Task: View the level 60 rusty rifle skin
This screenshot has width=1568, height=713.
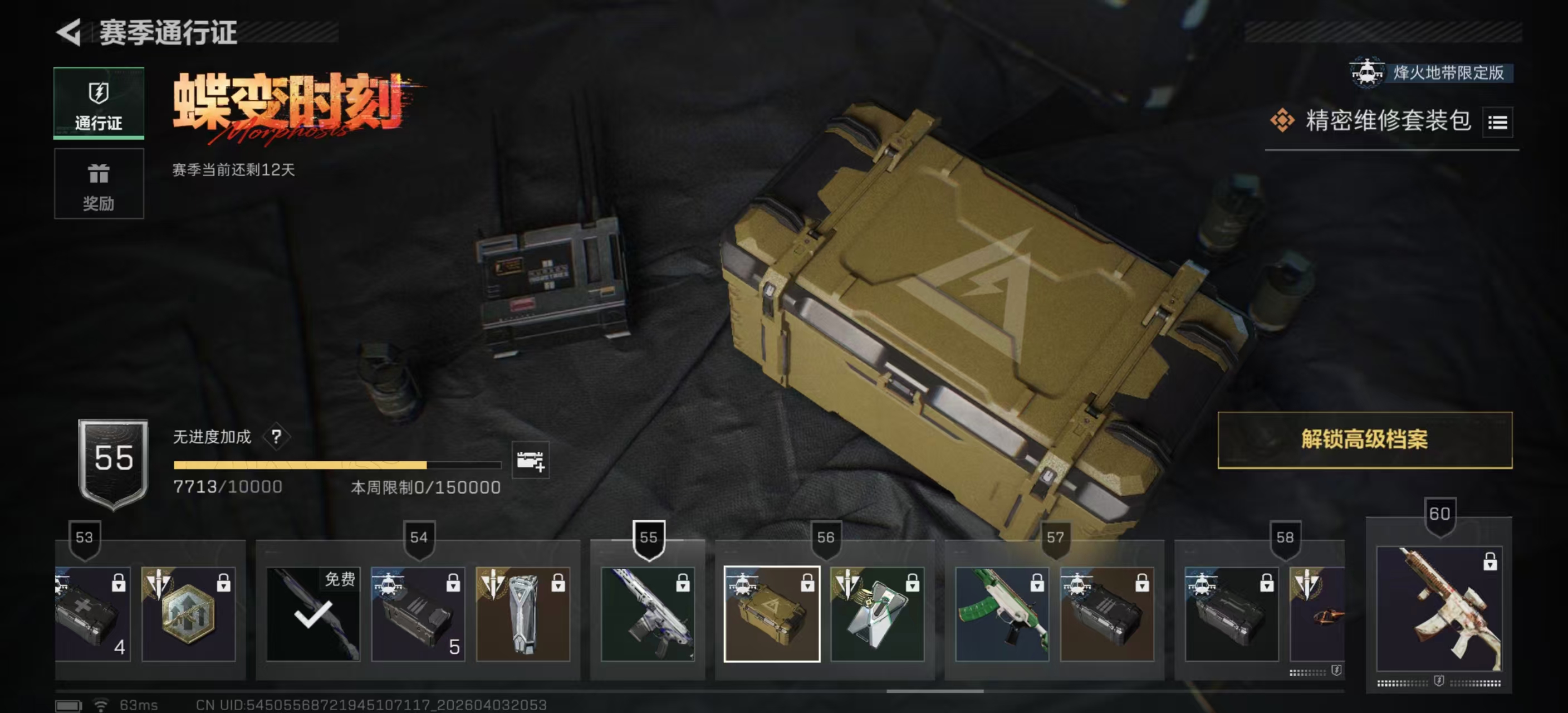Action: pyautogui.click(x=1438, y=609)
